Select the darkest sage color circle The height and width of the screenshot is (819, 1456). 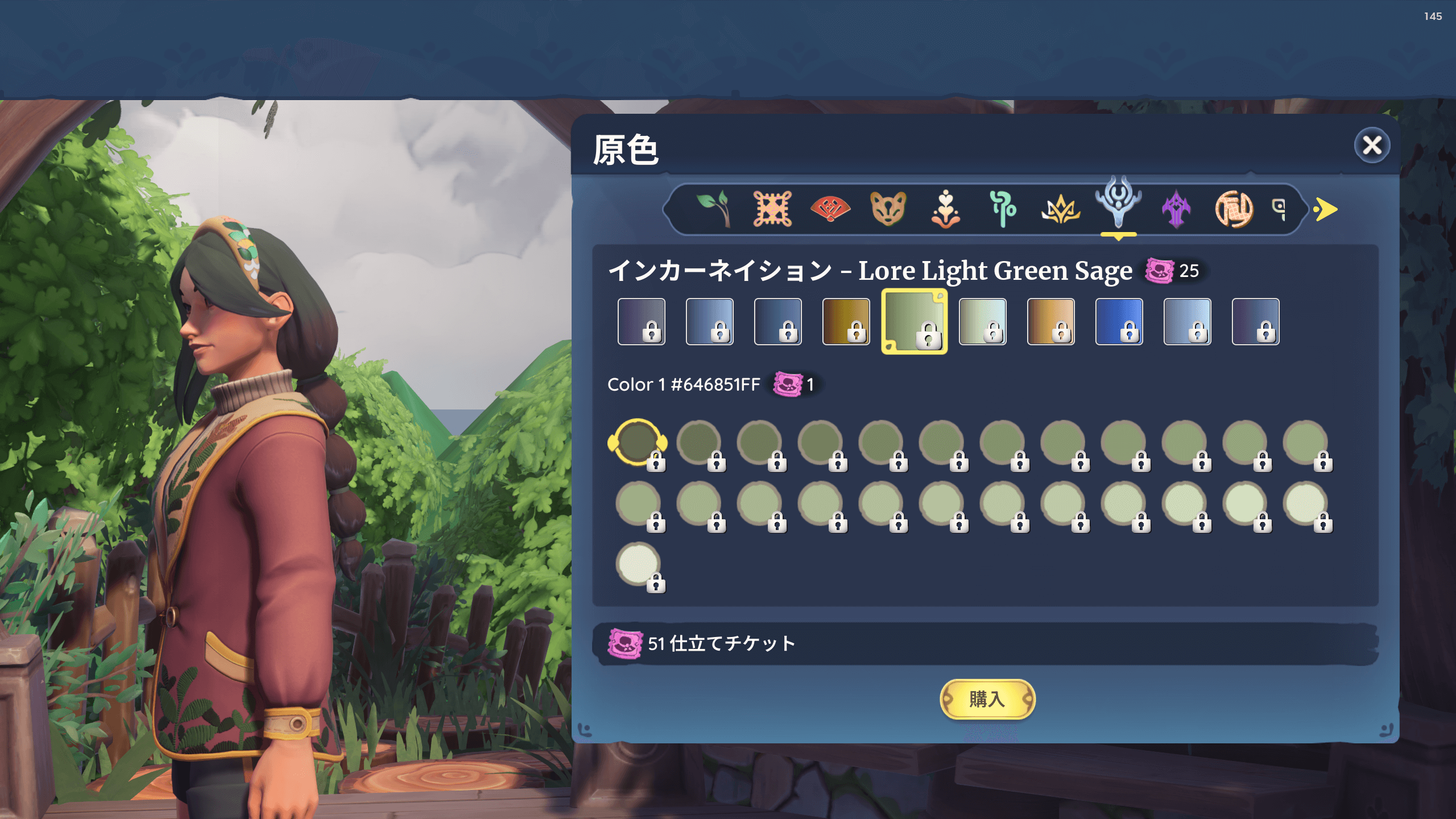click(638, 442)
